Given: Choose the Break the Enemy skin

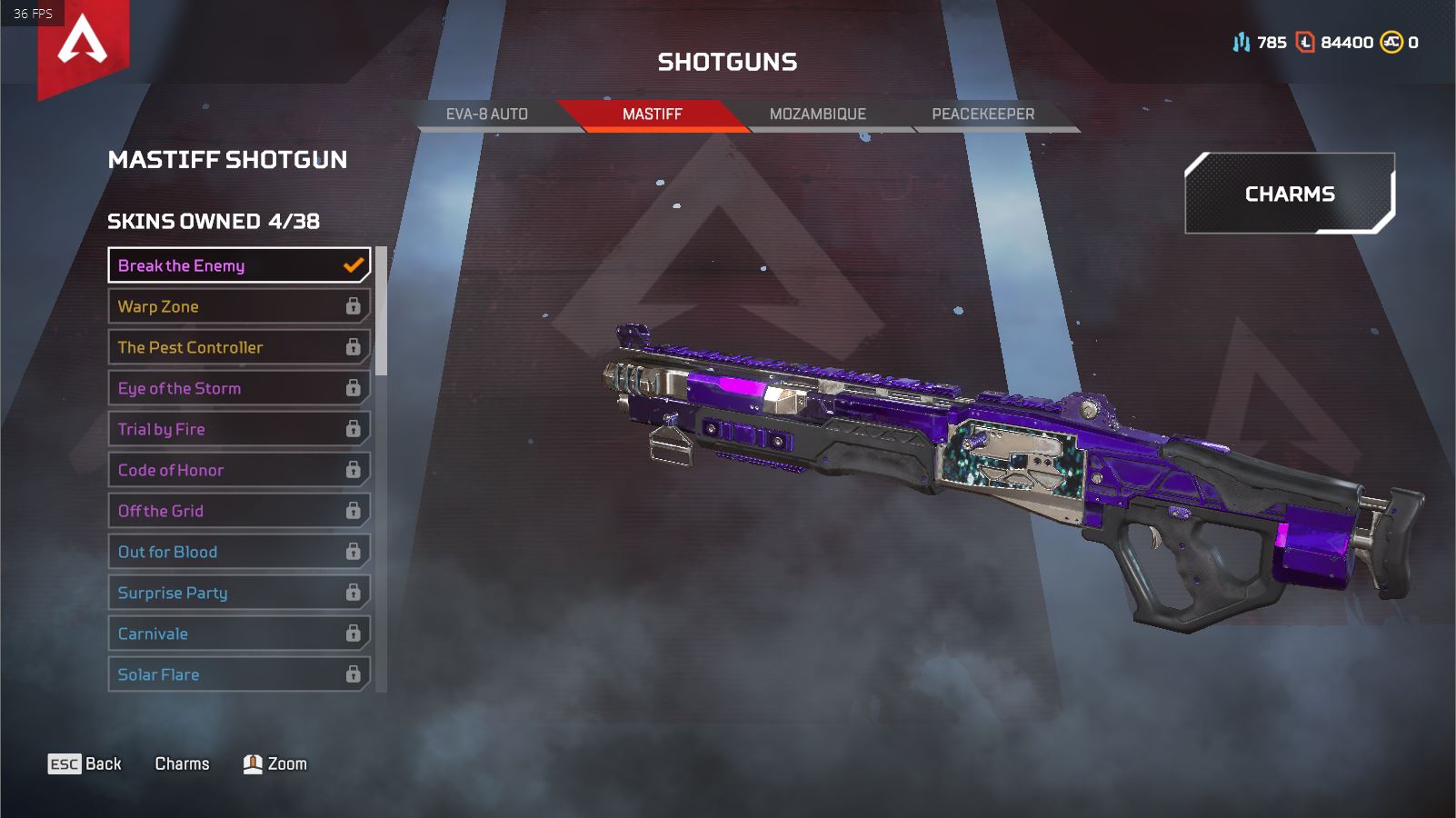Looking at the screenshot, I should click(x=239, y=265).
